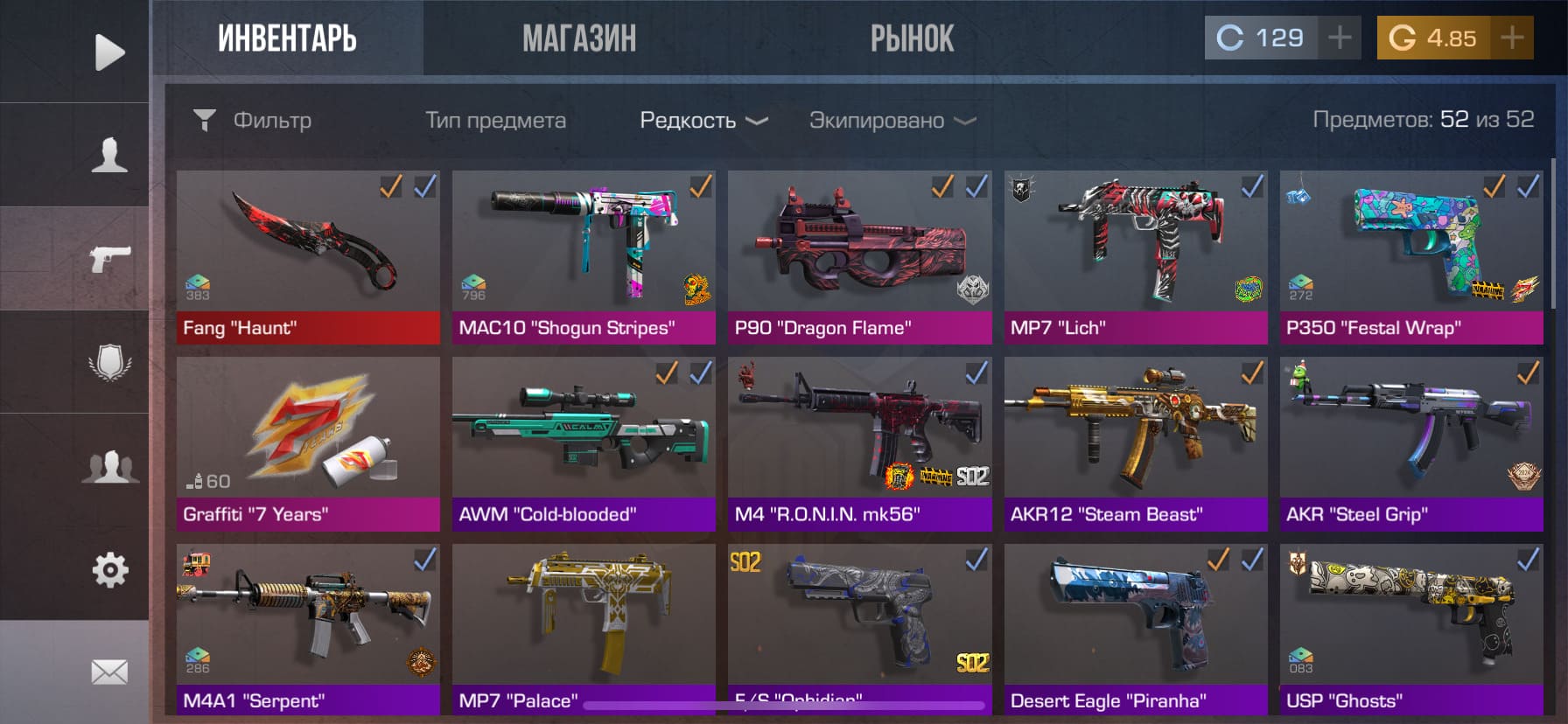Image resolution: width=1568 pixels, height=724 pixels.
Task: Select the Graffiti "7 Years" item
Action: (308, 442)
